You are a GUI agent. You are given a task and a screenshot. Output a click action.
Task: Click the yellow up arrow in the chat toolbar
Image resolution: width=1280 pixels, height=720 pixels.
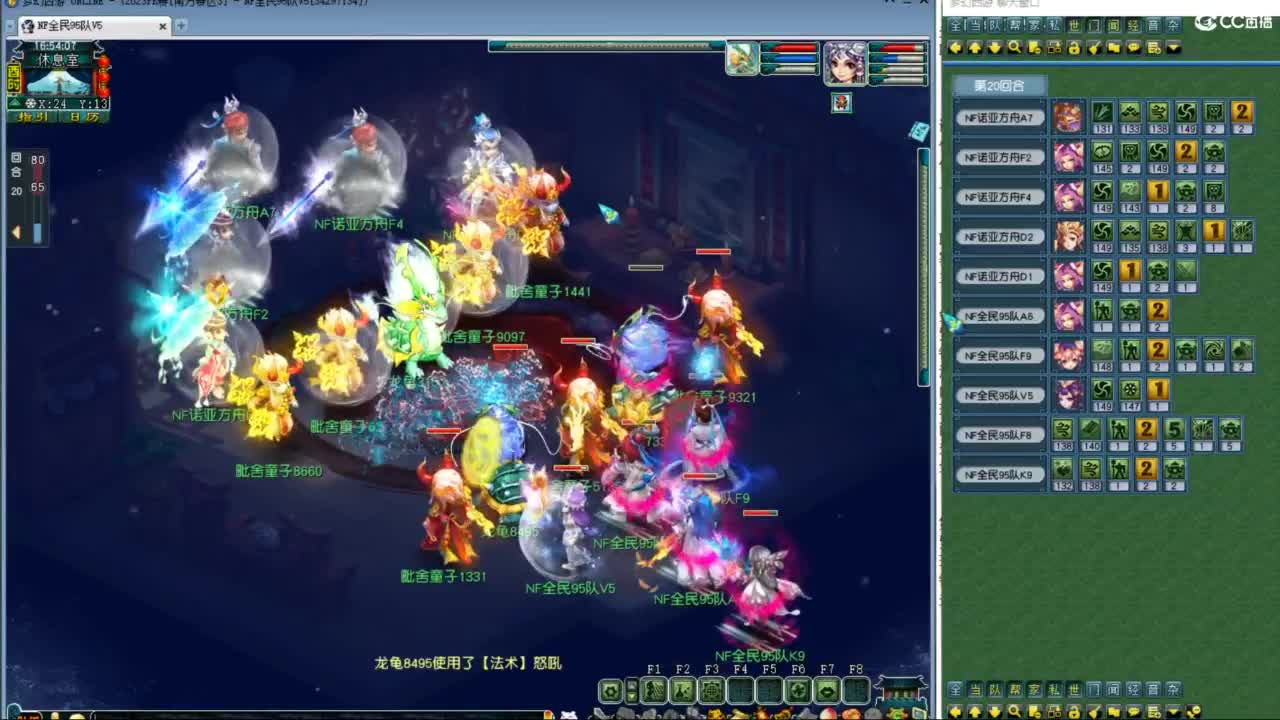pos(975,48)
